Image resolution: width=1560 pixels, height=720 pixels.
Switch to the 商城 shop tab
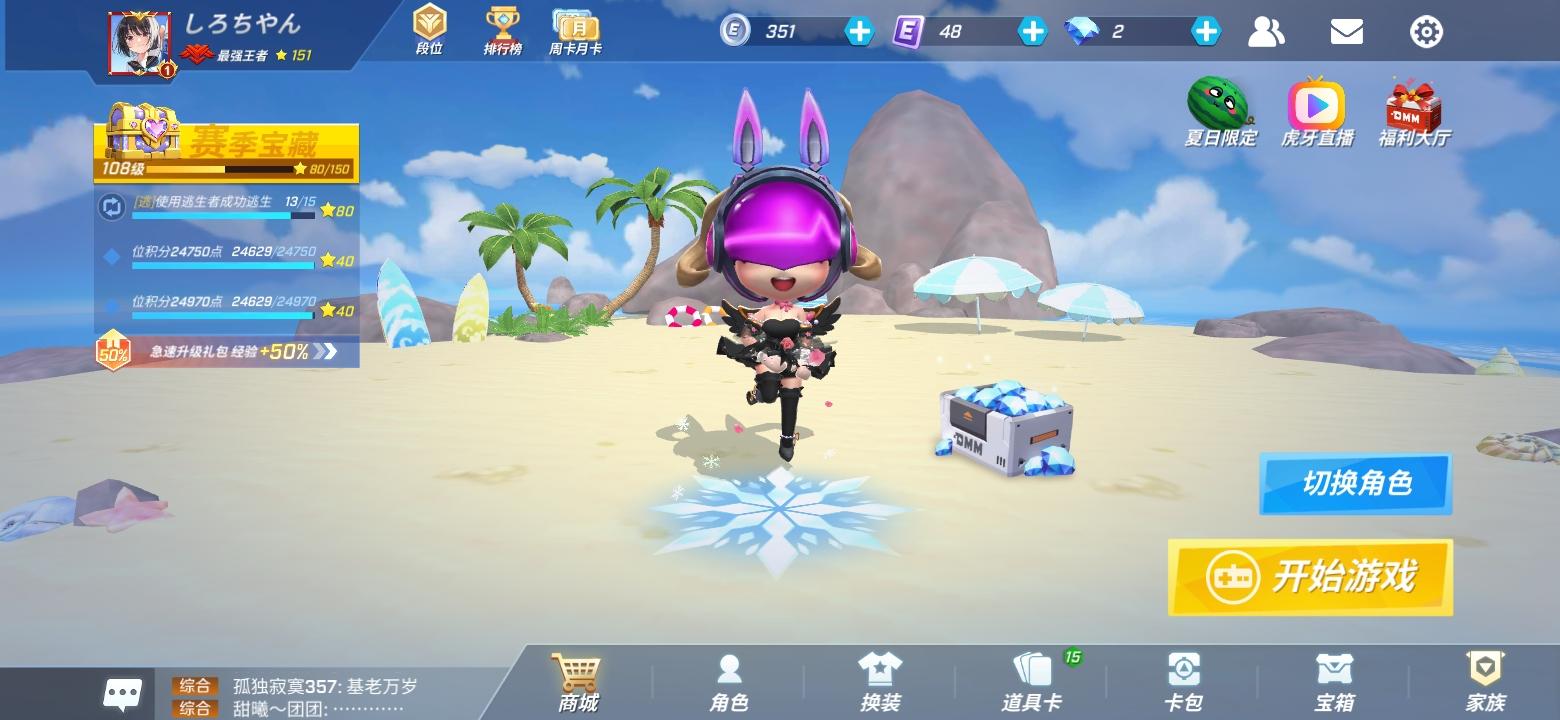click(x=580, y=677)
